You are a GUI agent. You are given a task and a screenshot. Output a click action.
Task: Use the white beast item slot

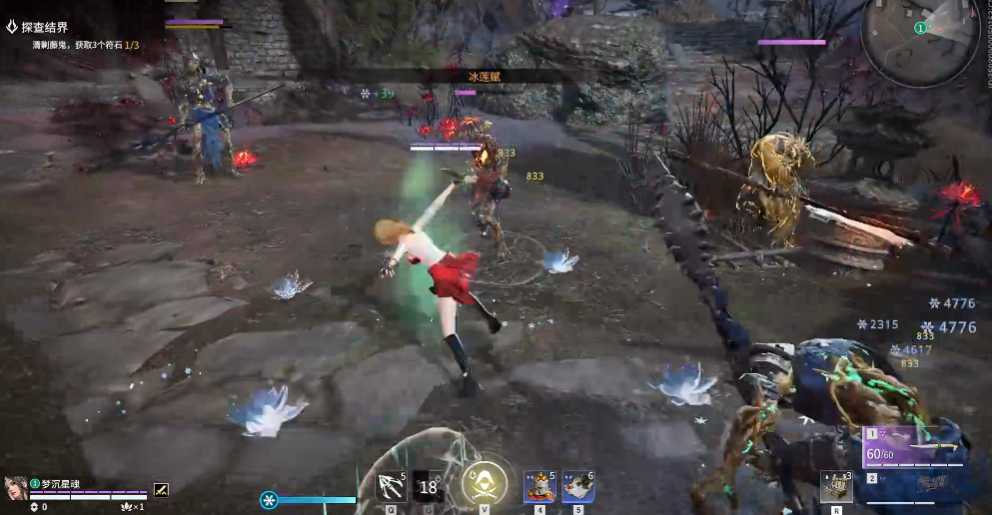pos(578,486)
